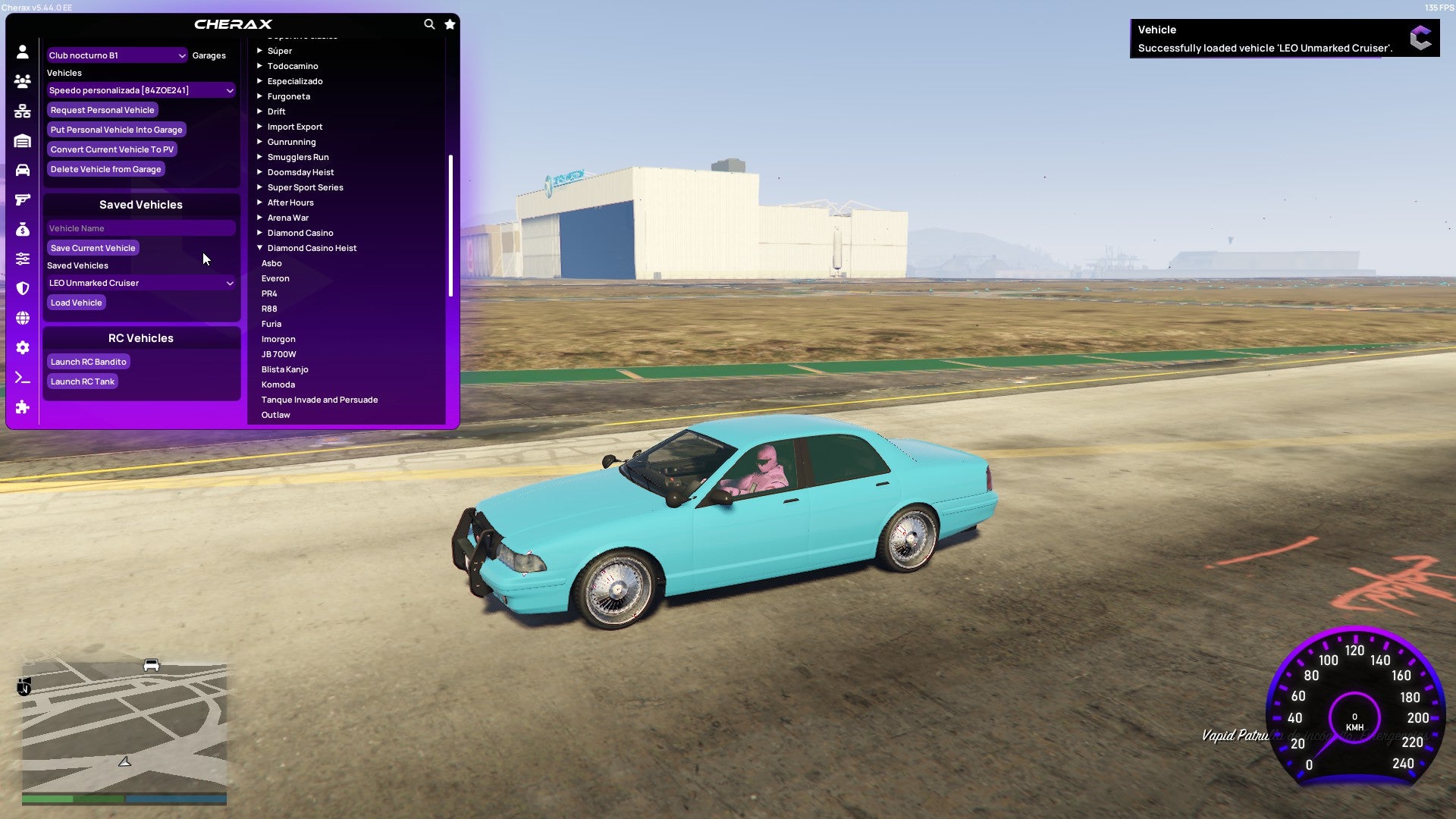Select Furia from the vehicle list

pos(271,324)
